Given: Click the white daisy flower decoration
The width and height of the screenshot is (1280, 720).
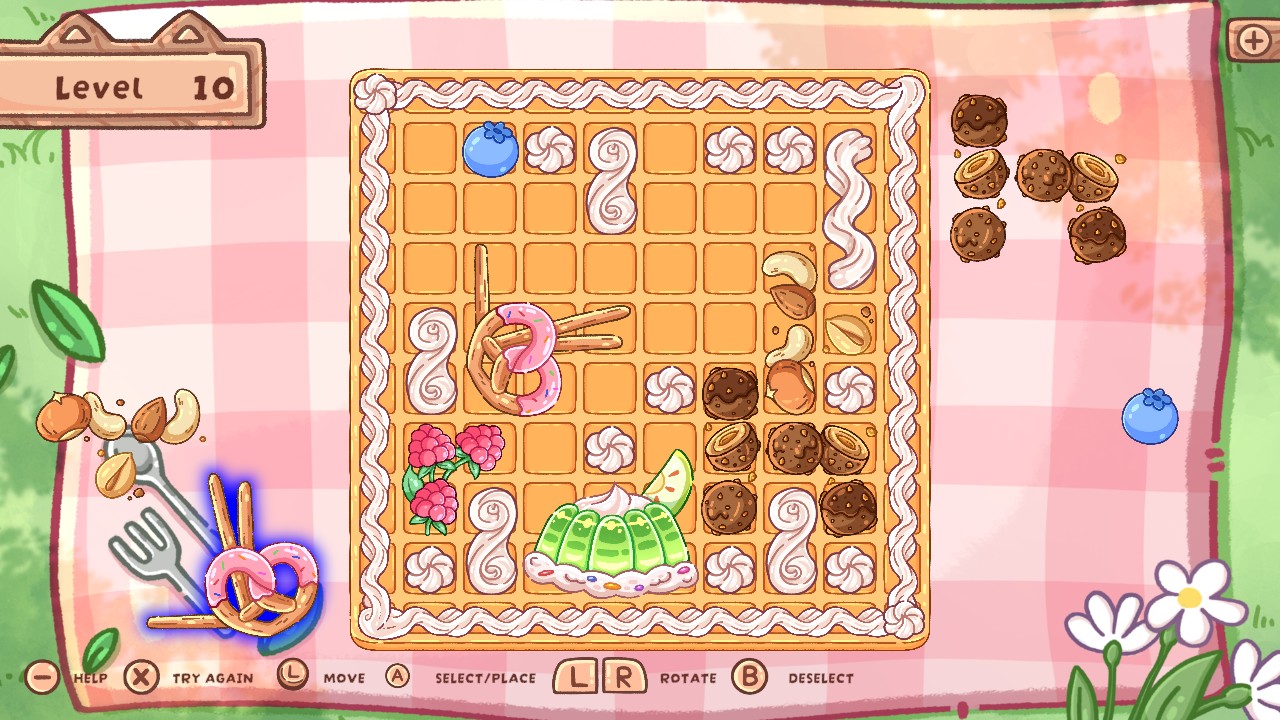Looking at the screenshot, I should coord(1190,600).
